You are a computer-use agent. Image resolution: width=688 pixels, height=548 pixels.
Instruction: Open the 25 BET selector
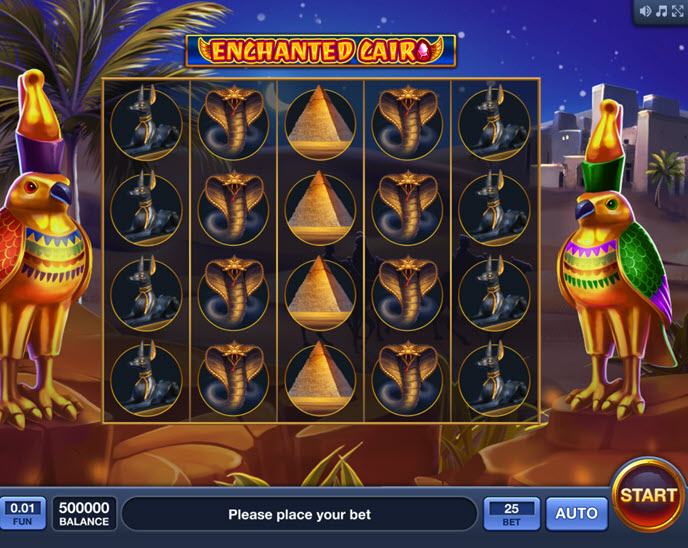(511, 514)
